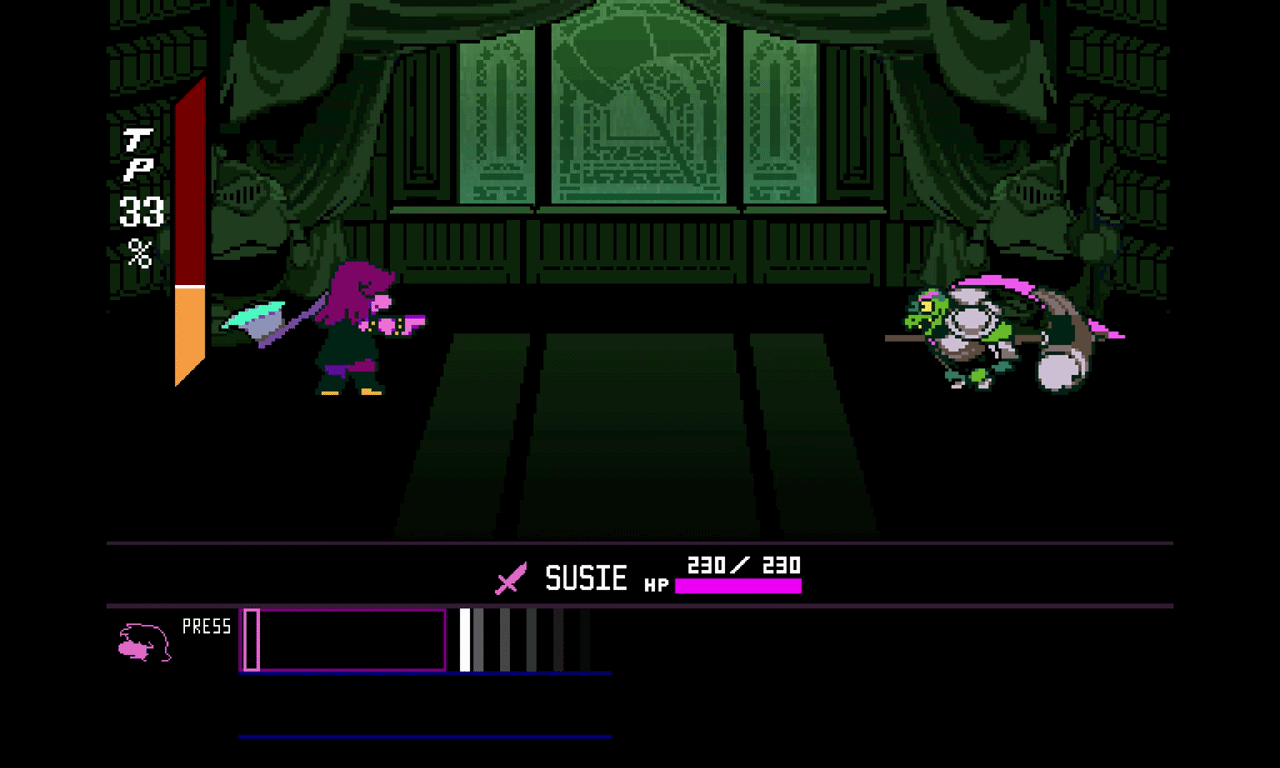
Task: Click the PRESS prompt text
Action: [x=206, y=627]
